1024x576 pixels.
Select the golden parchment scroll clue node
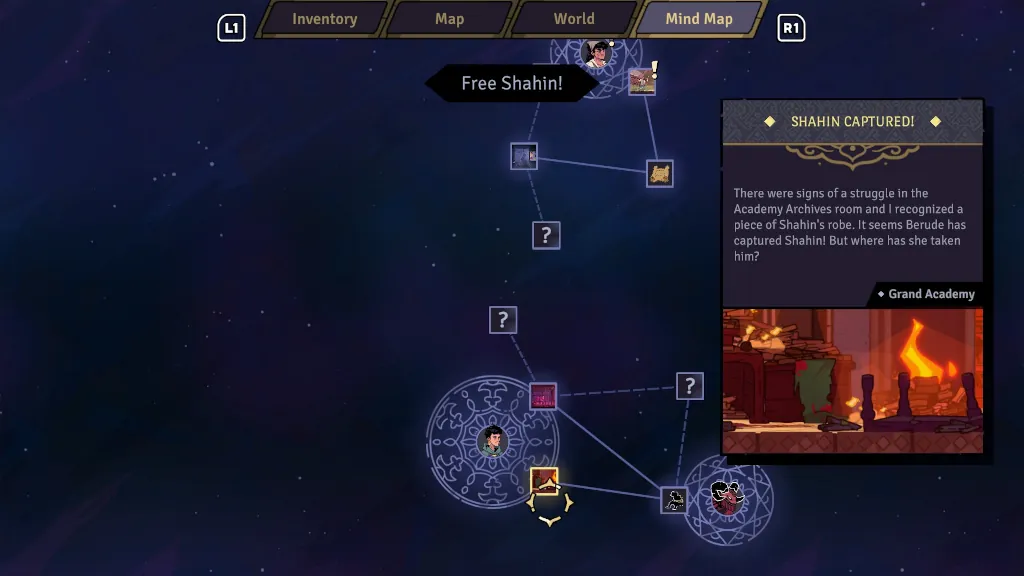pos(659,173)
